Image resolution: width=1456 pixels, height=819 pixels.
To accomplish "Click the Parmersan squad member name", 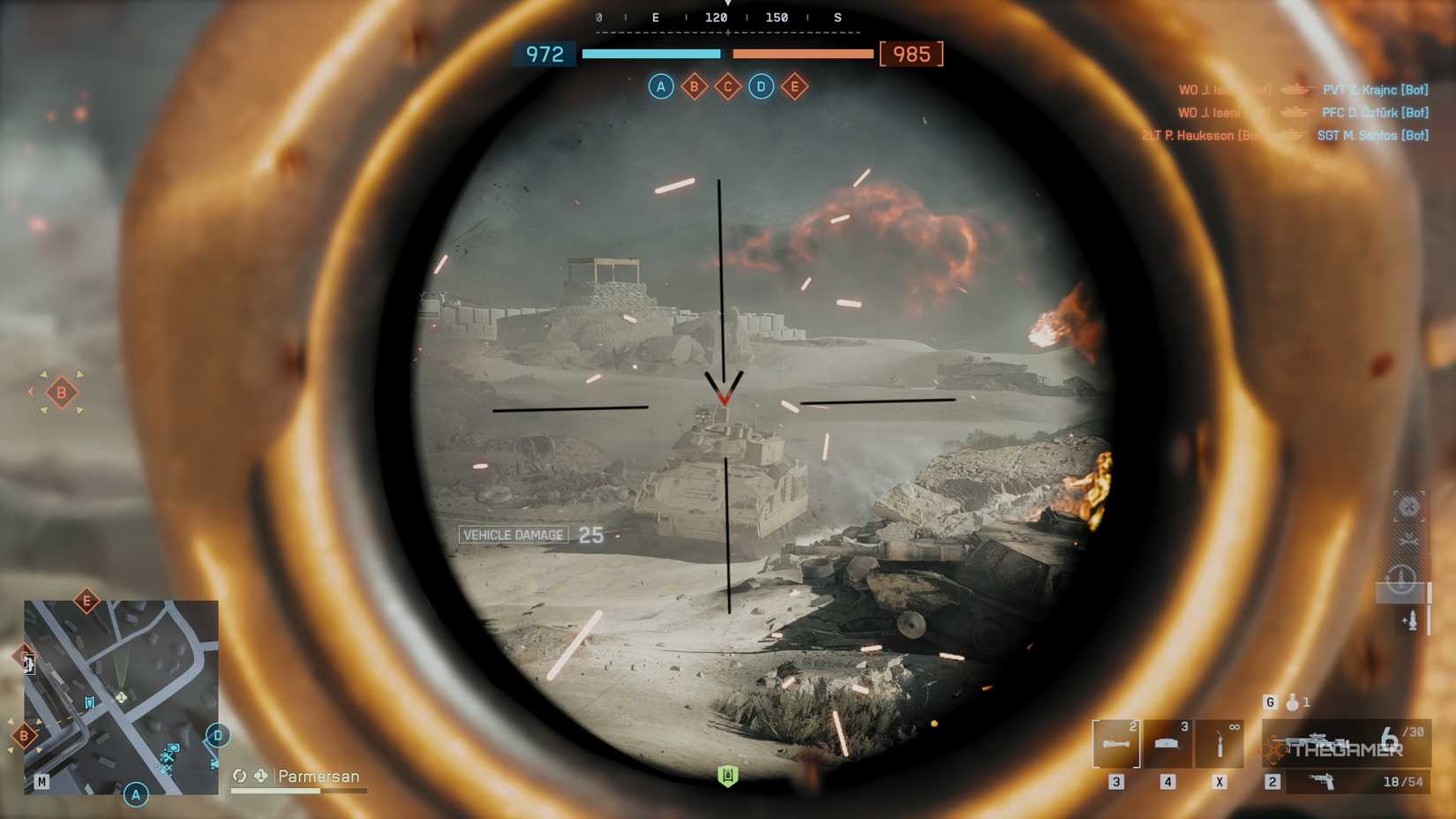I will (x=319, y=777).
